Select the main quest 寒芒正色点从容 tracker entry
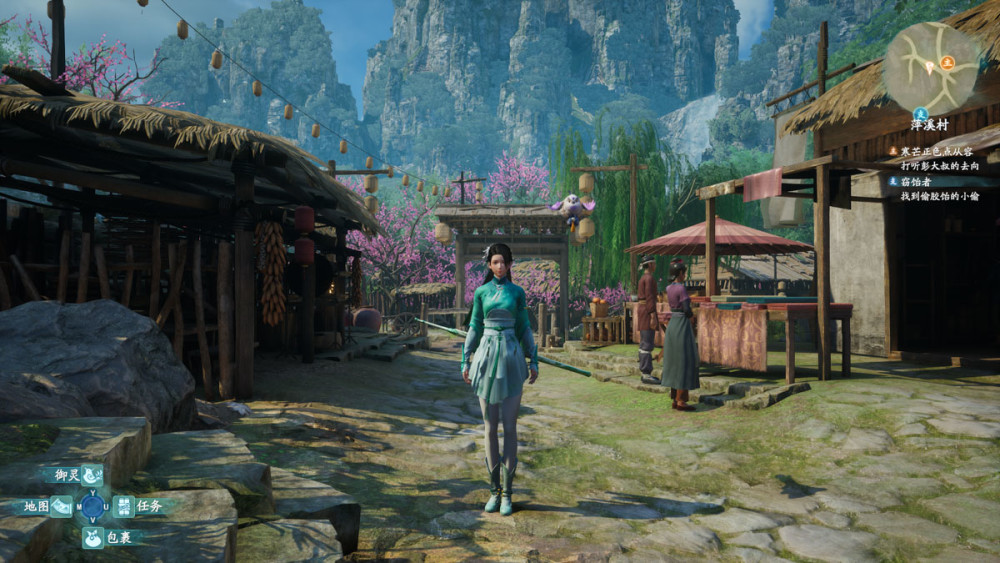This screenshot has height=563, width=1000. (x=936, y=151)
